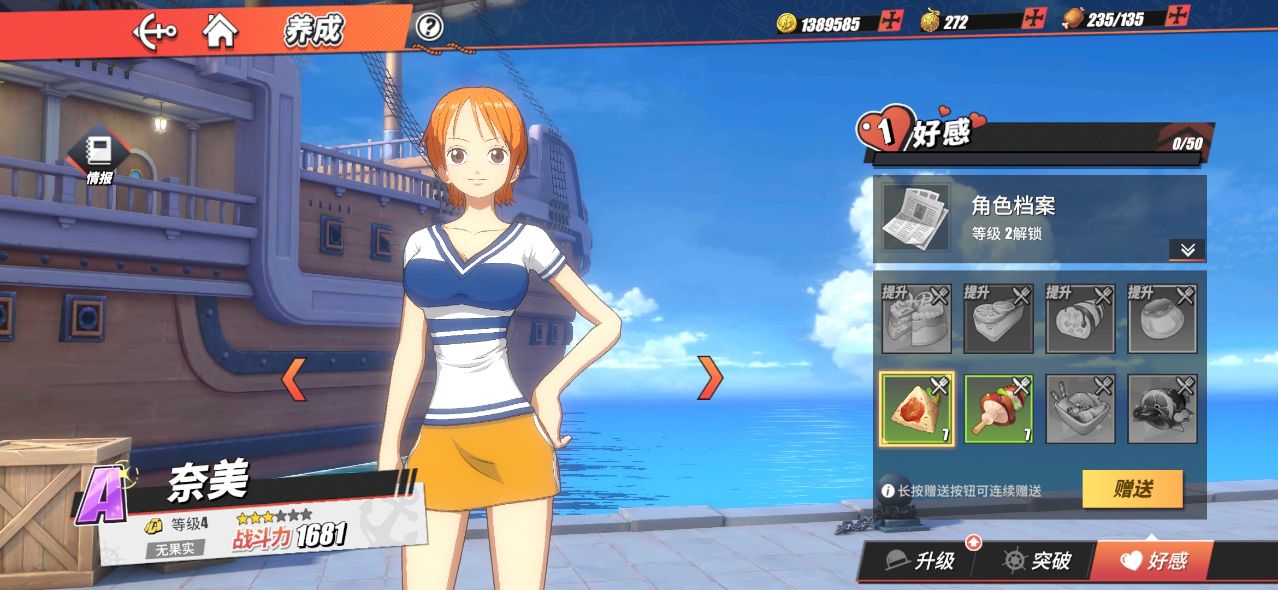Image resolution: width=1278 pixels, height=590 pixels.
Task: Return to the home screen
Action: tap(220, 31)
